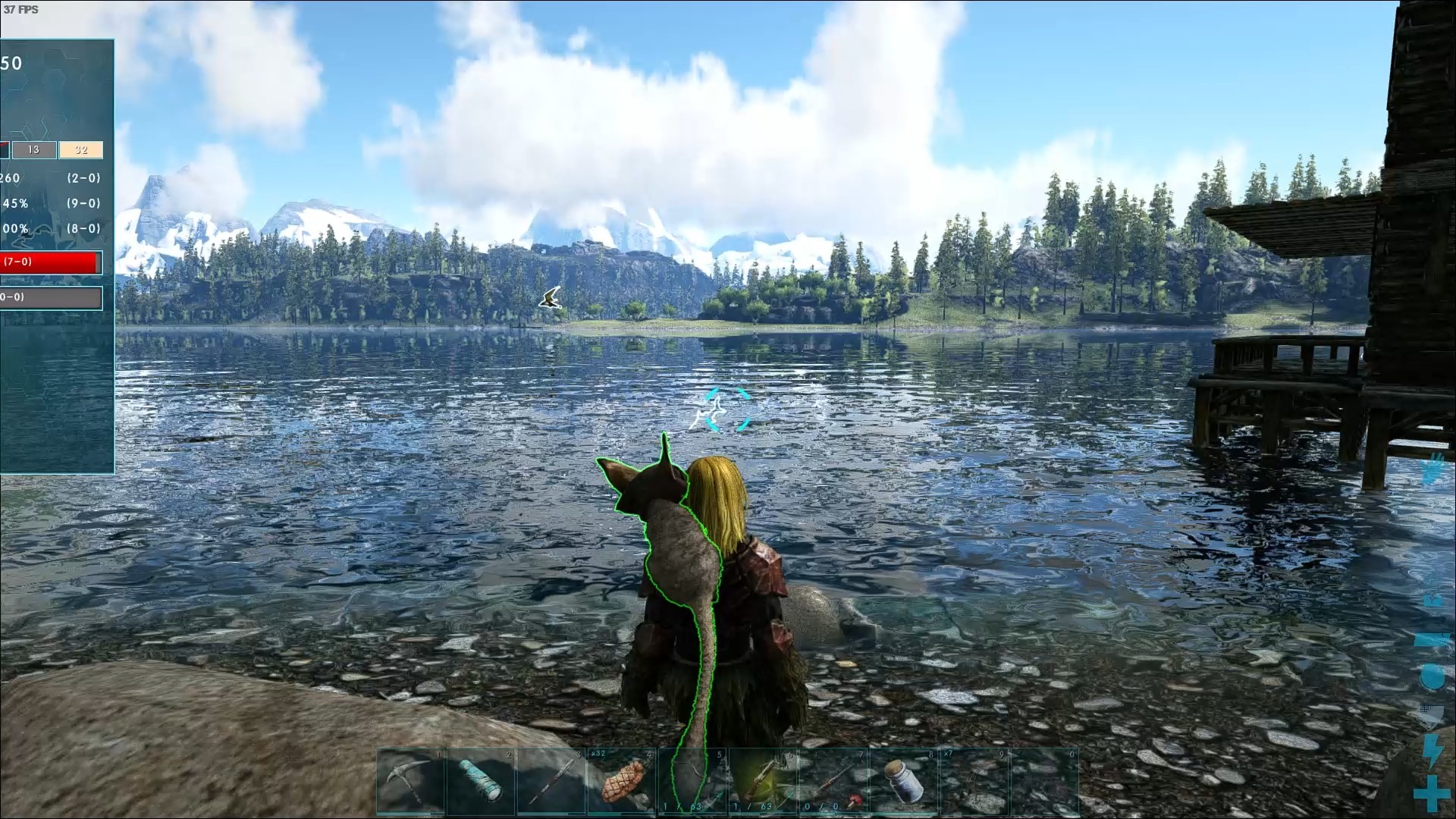Use the corked jar with blue contents
Screen dimensions: 1456x819
tap(903, 781)
